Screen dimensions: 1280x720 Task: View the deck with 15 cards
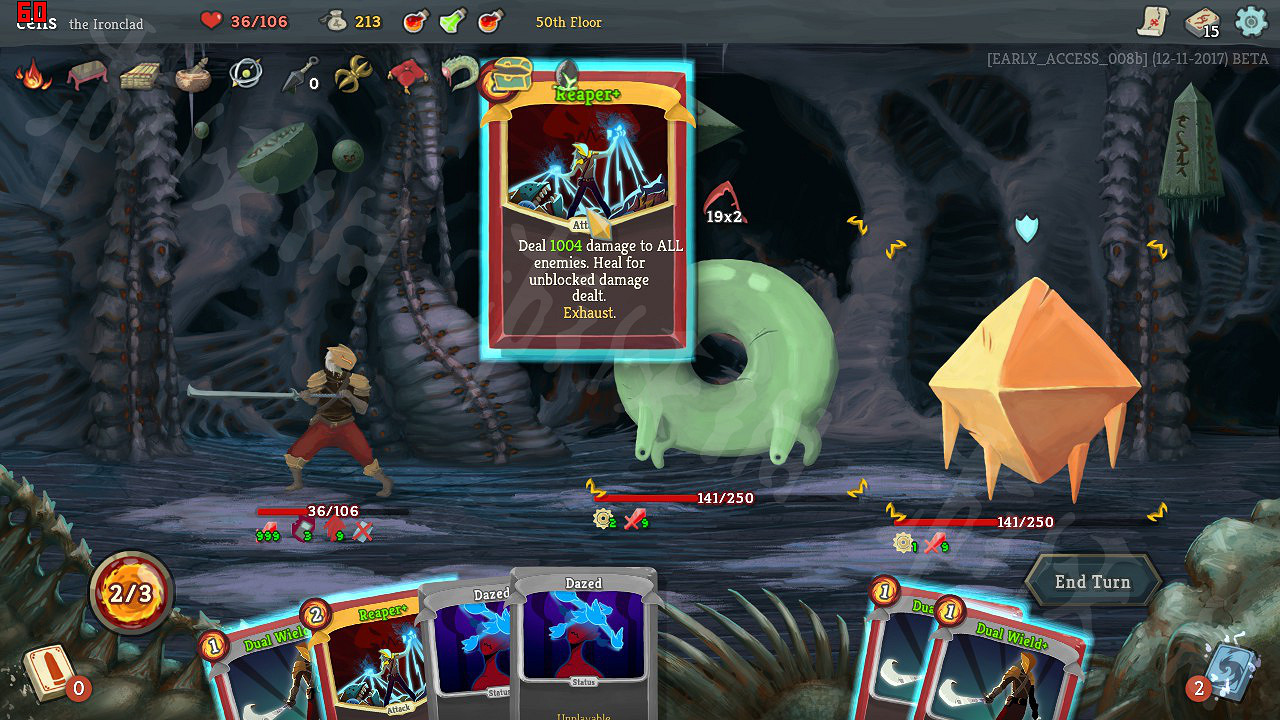click(x=1202, y=22)
